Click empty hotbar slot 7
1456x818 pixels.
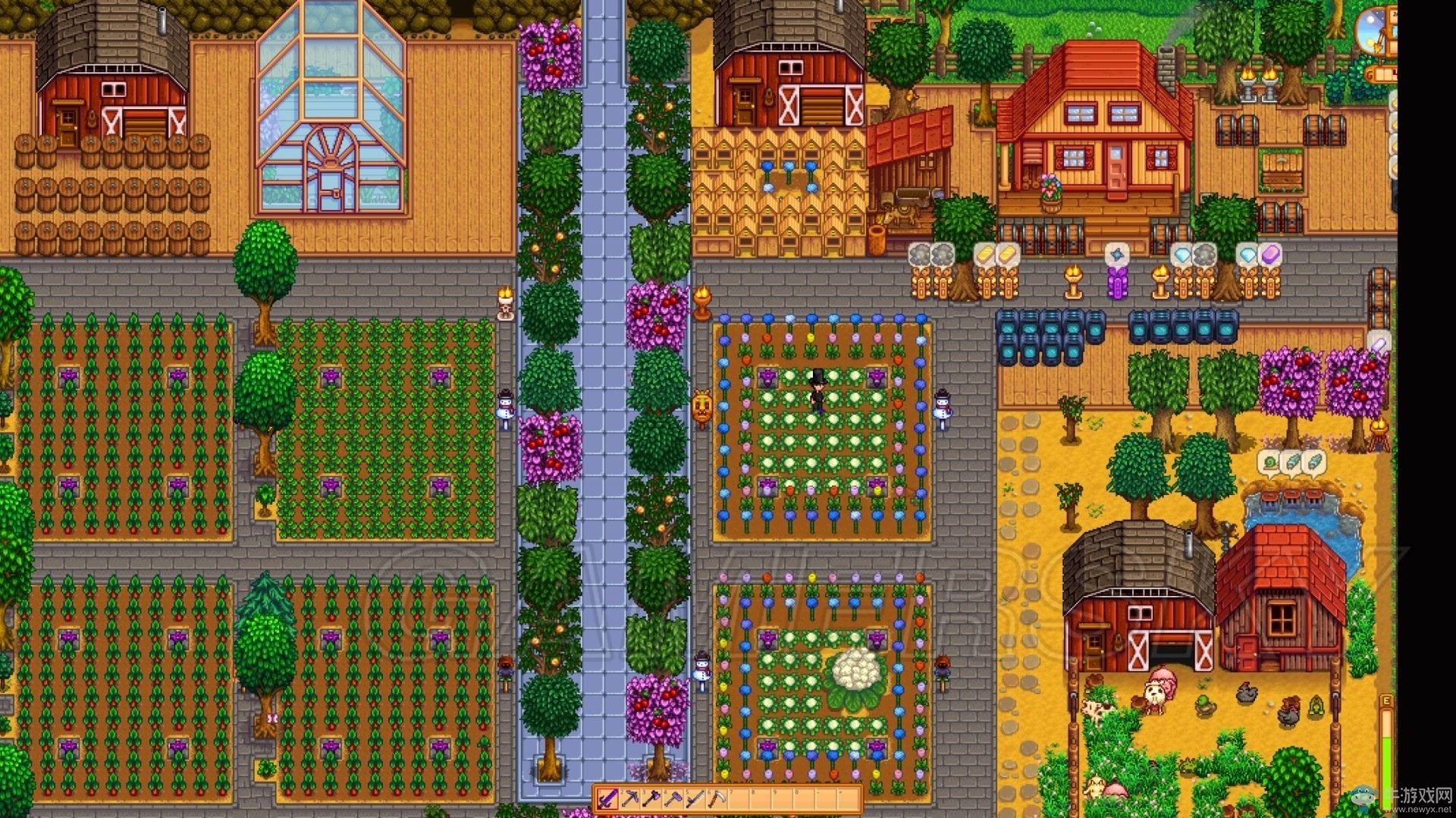[x=739, y=800]
